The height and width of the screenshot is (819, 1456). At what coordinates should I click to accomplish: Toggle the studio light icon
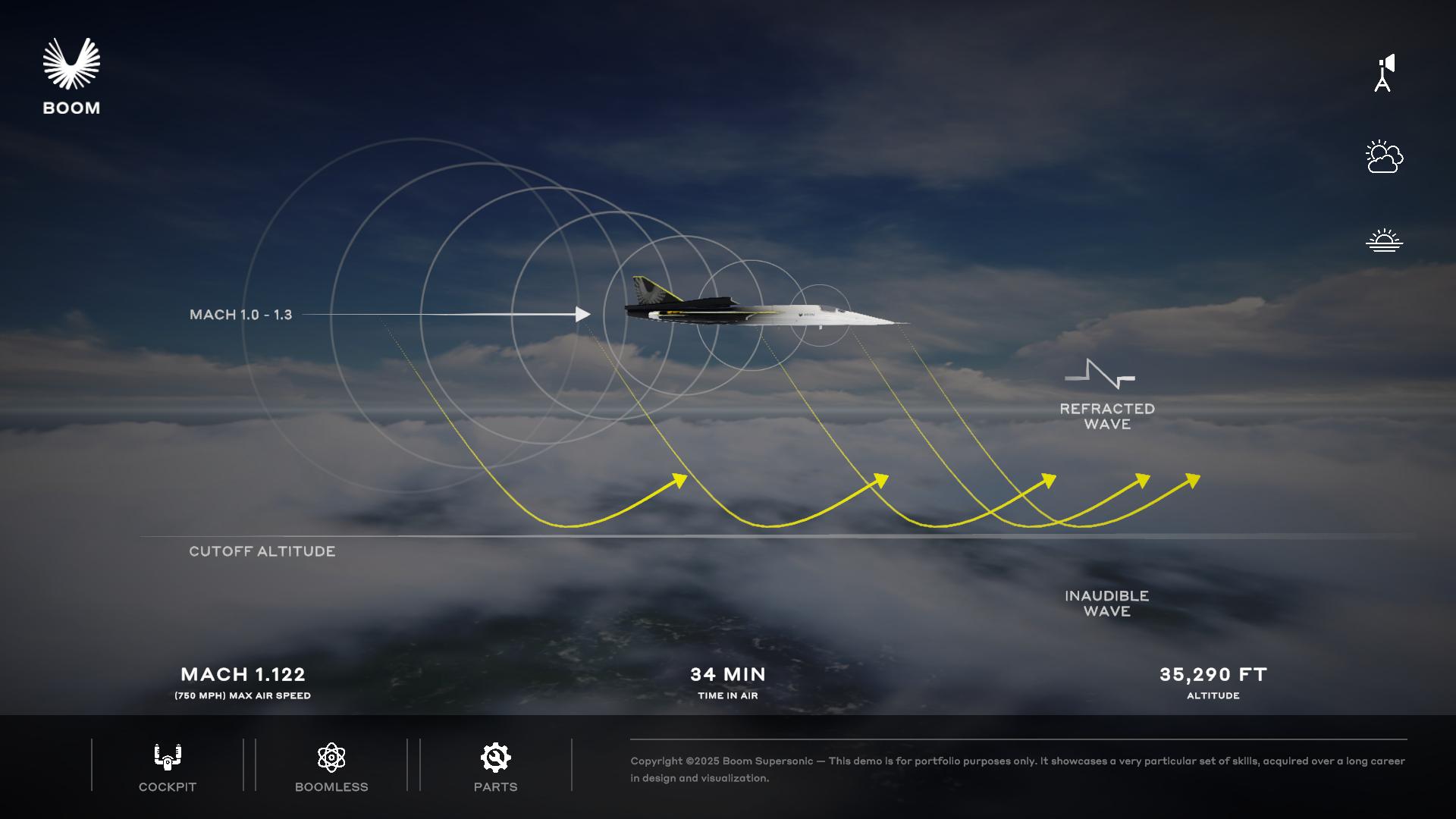tap(1384, 74)
